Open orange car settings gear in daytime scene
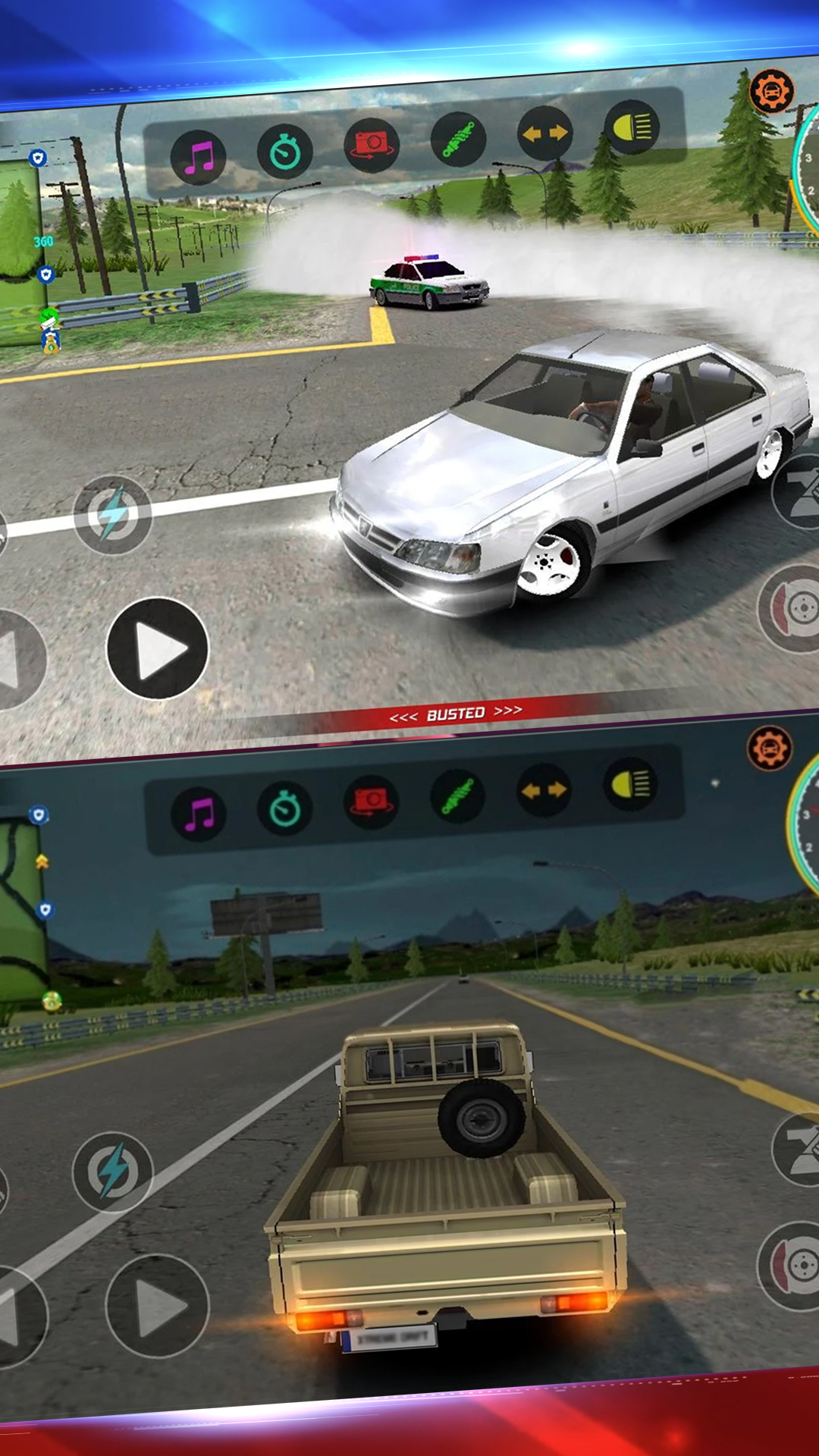Image resolution: width=819 pixels, height=1456 pixels. point(771,91)
